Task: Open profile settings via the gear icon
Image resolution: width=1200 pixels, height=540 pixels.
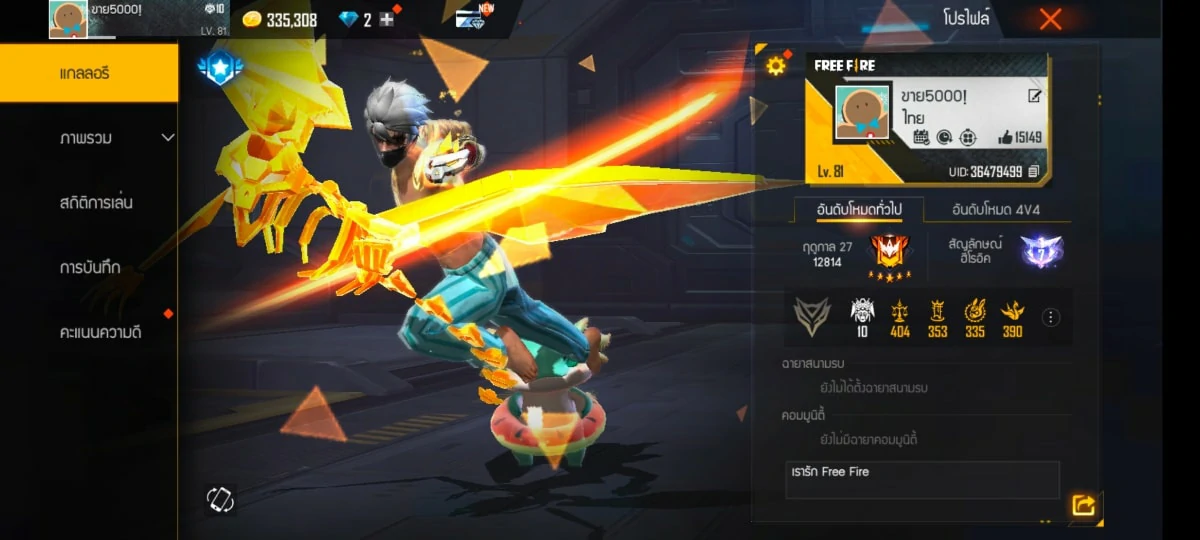Action: coord(775,66)
